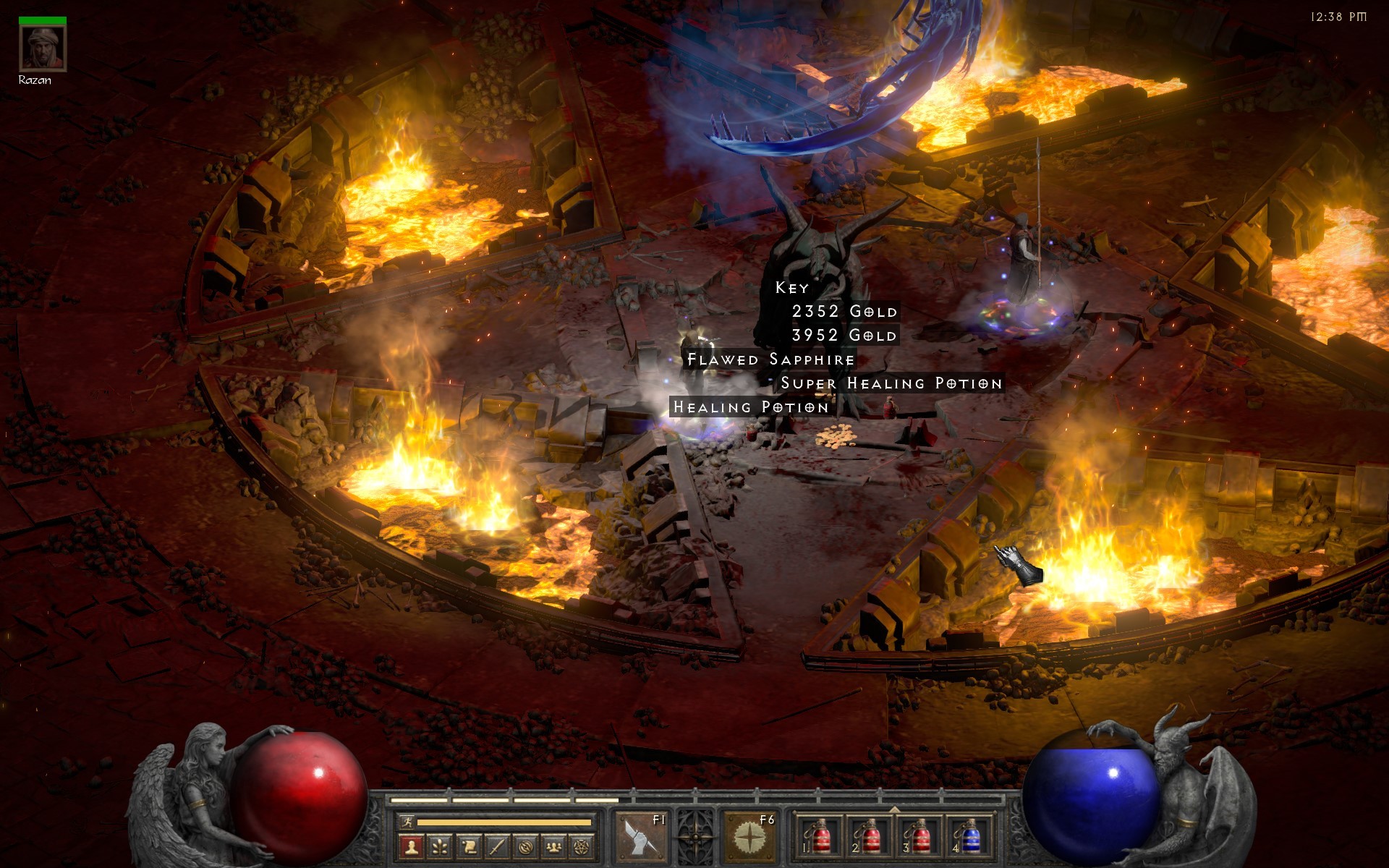Screen dimensions: 1389x868
Task: Open the party screen icon
Action: pos(553,847)
